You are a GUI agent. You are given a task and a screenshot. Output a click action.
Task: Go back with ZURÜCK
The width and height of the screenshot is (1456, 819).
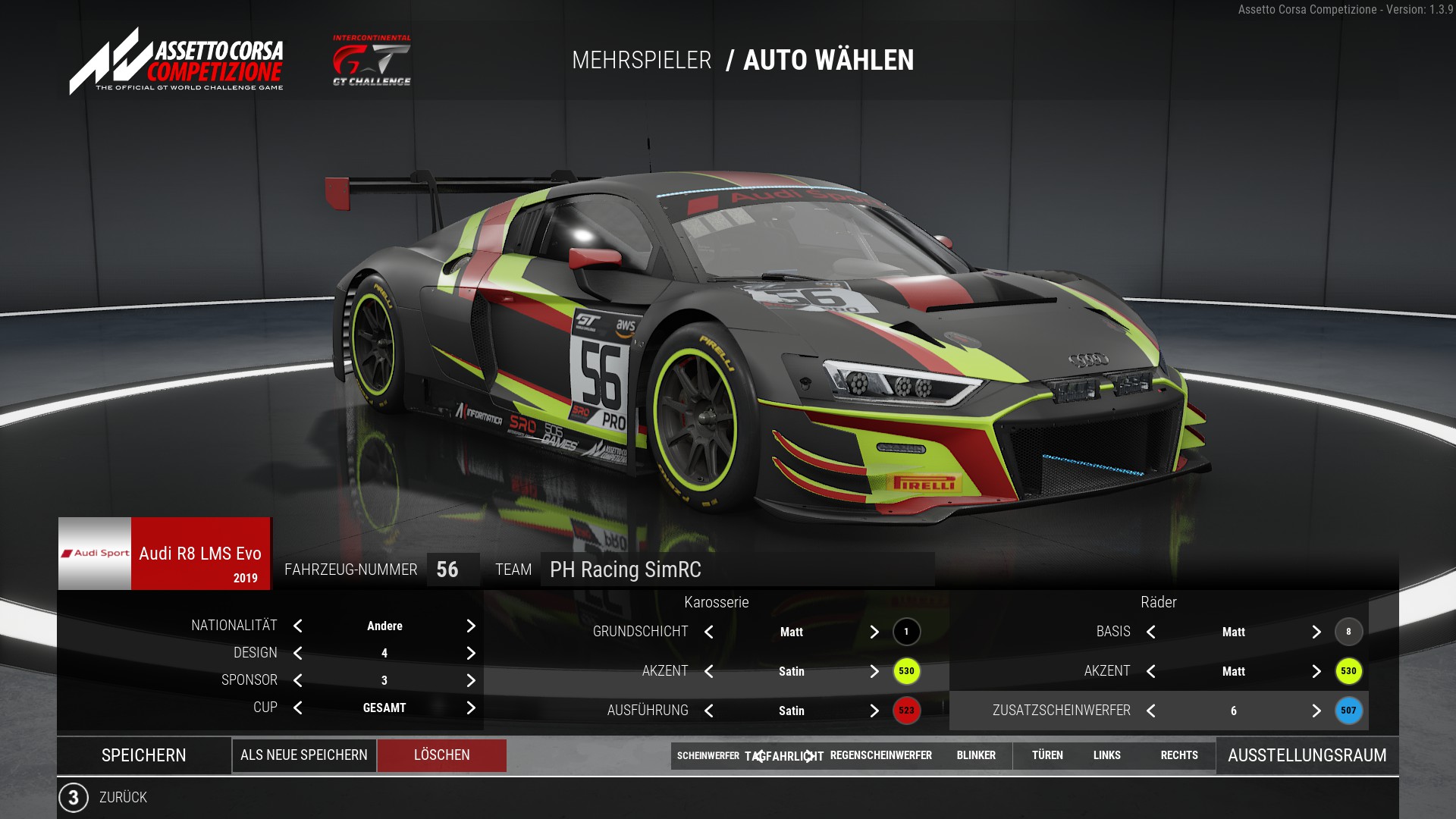pos(123,797)
